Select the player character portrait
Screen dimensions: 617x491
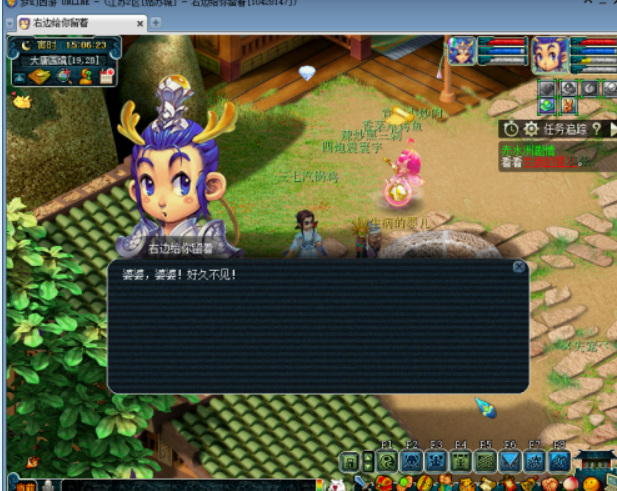click(549, 52)
